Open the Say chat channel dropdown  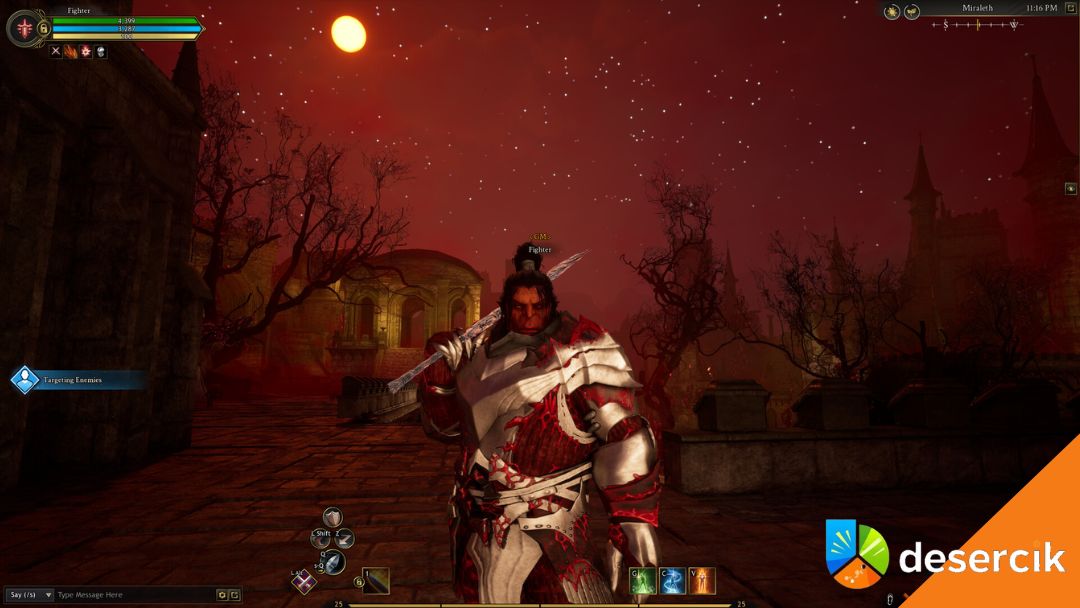click(x=30, y=595)
